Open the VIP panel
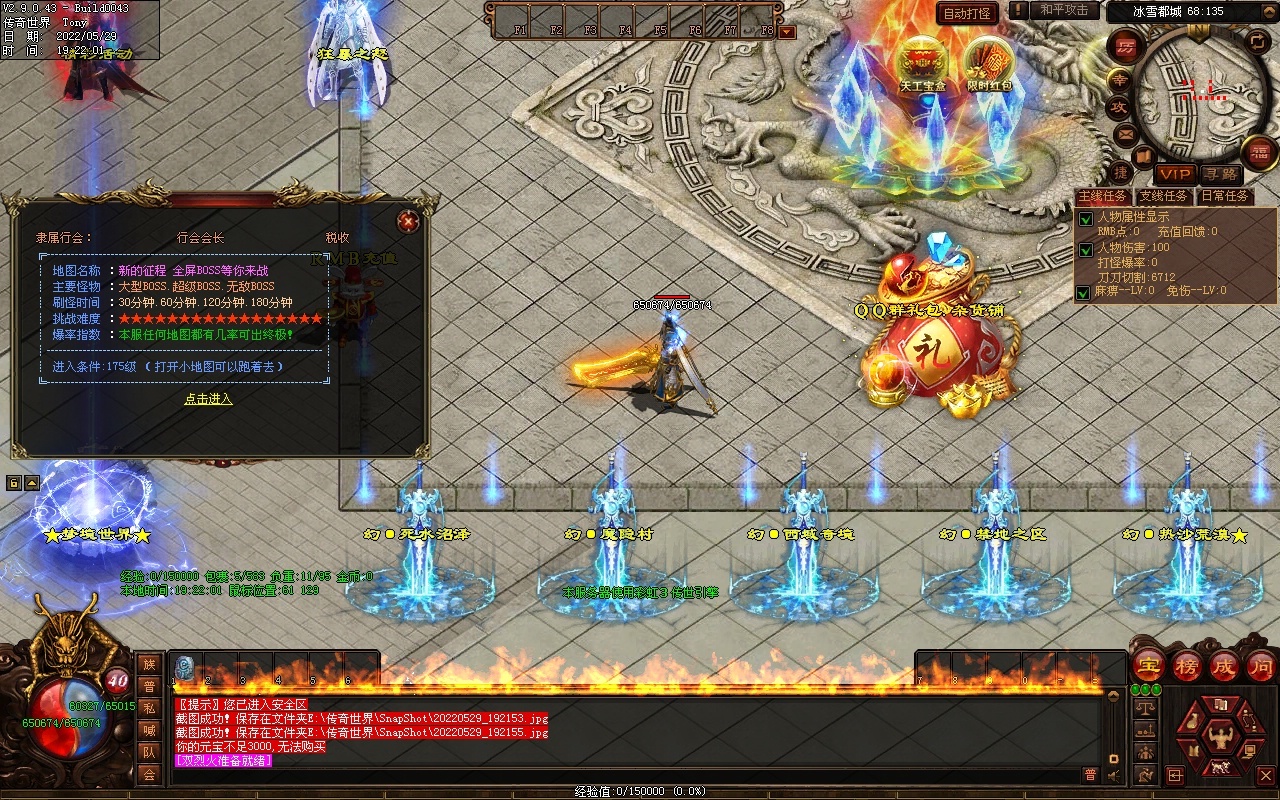1280x800 pixels. coord(1175,174)
